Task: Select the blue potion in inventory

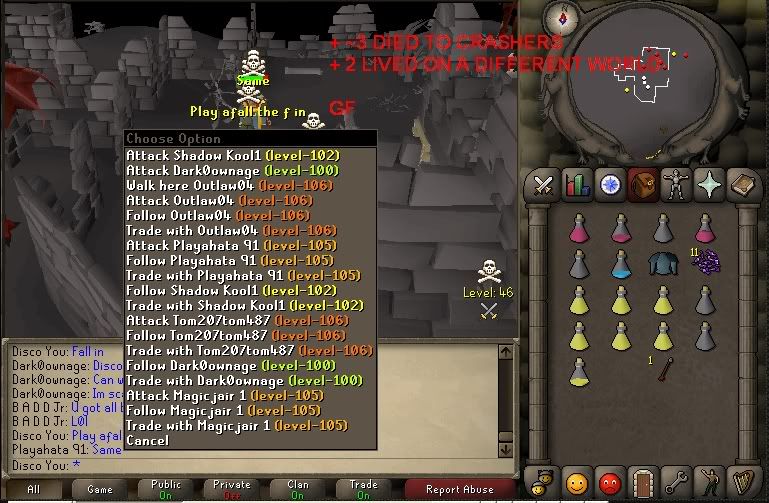Action: pos(620,264)
